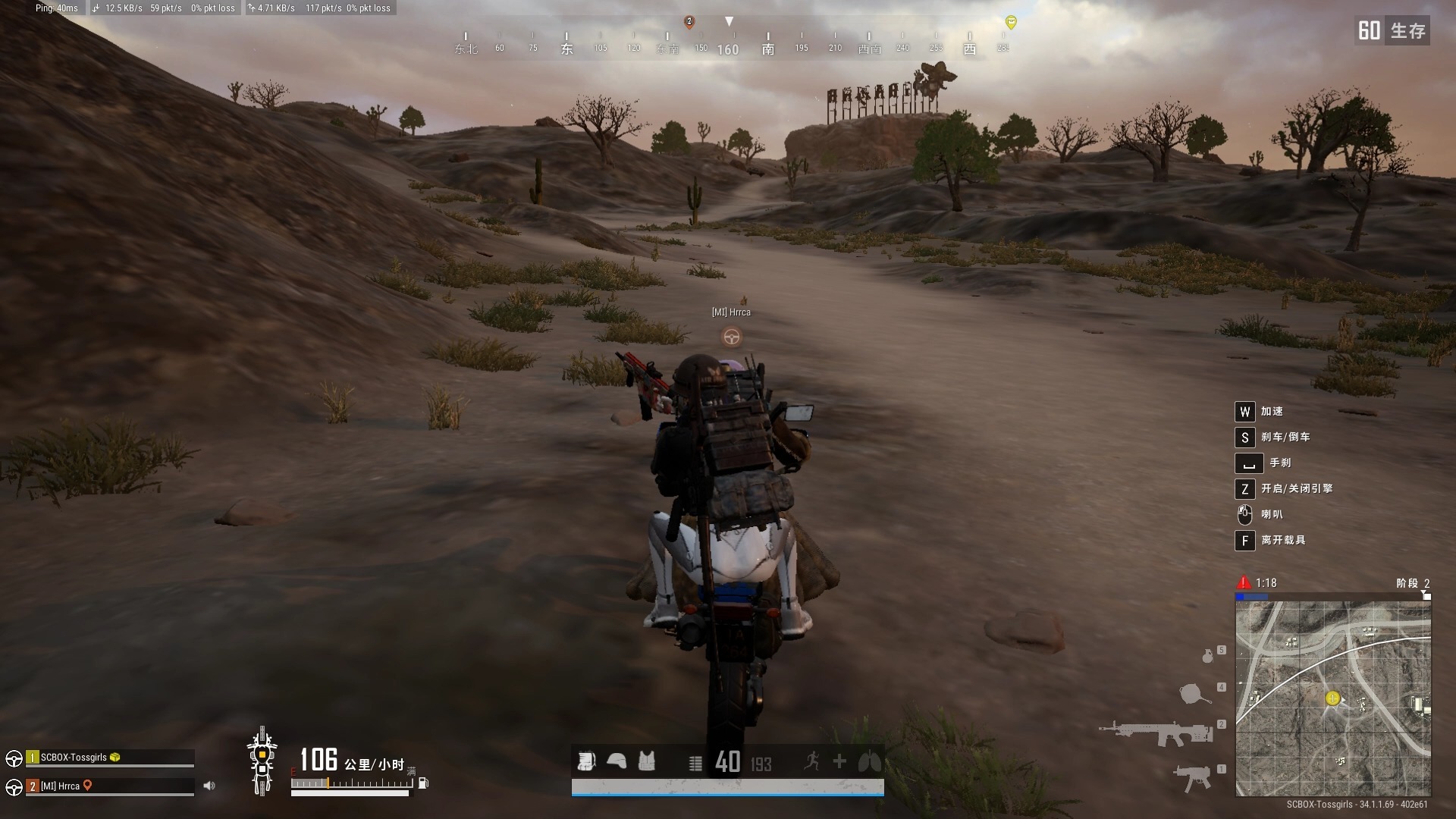This screenshot has width=1456, height=819.
Task: Click the backpack status icon
Action: pyautogui.click(x=585, y=761)
